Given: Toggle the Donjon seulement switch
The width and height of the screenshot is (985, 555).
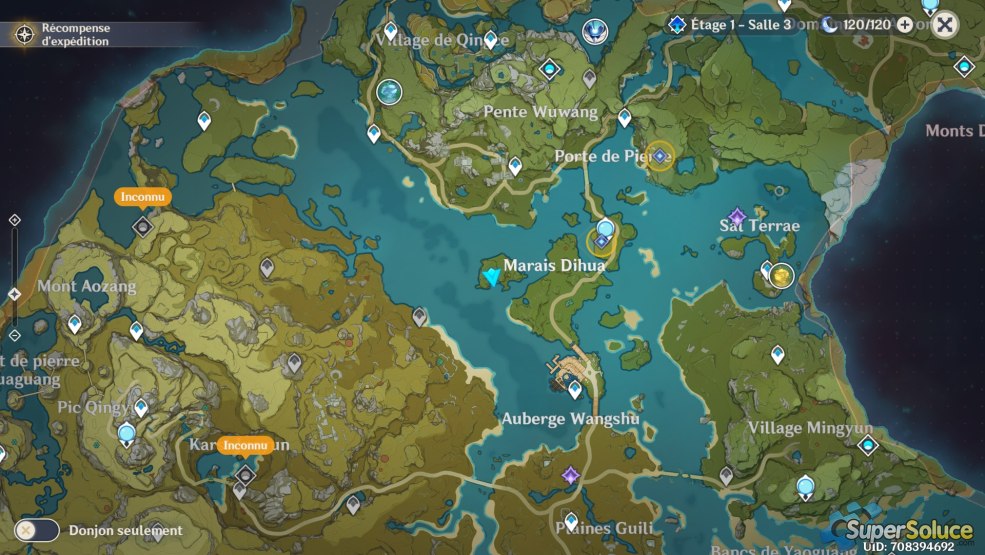Looking at the screenshot, I should 37,530.
